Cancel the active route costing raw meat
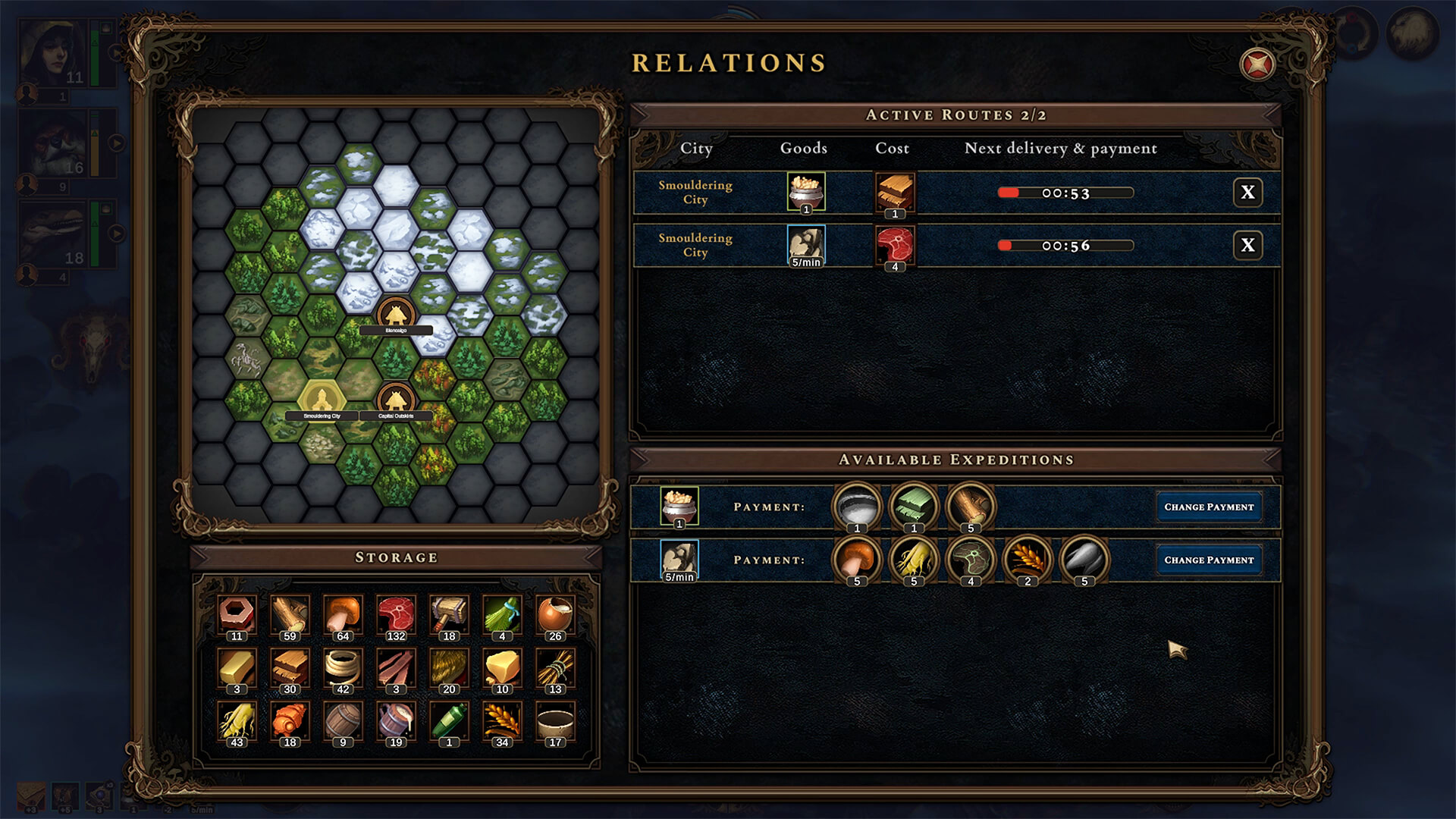 tap(1247, 245)
